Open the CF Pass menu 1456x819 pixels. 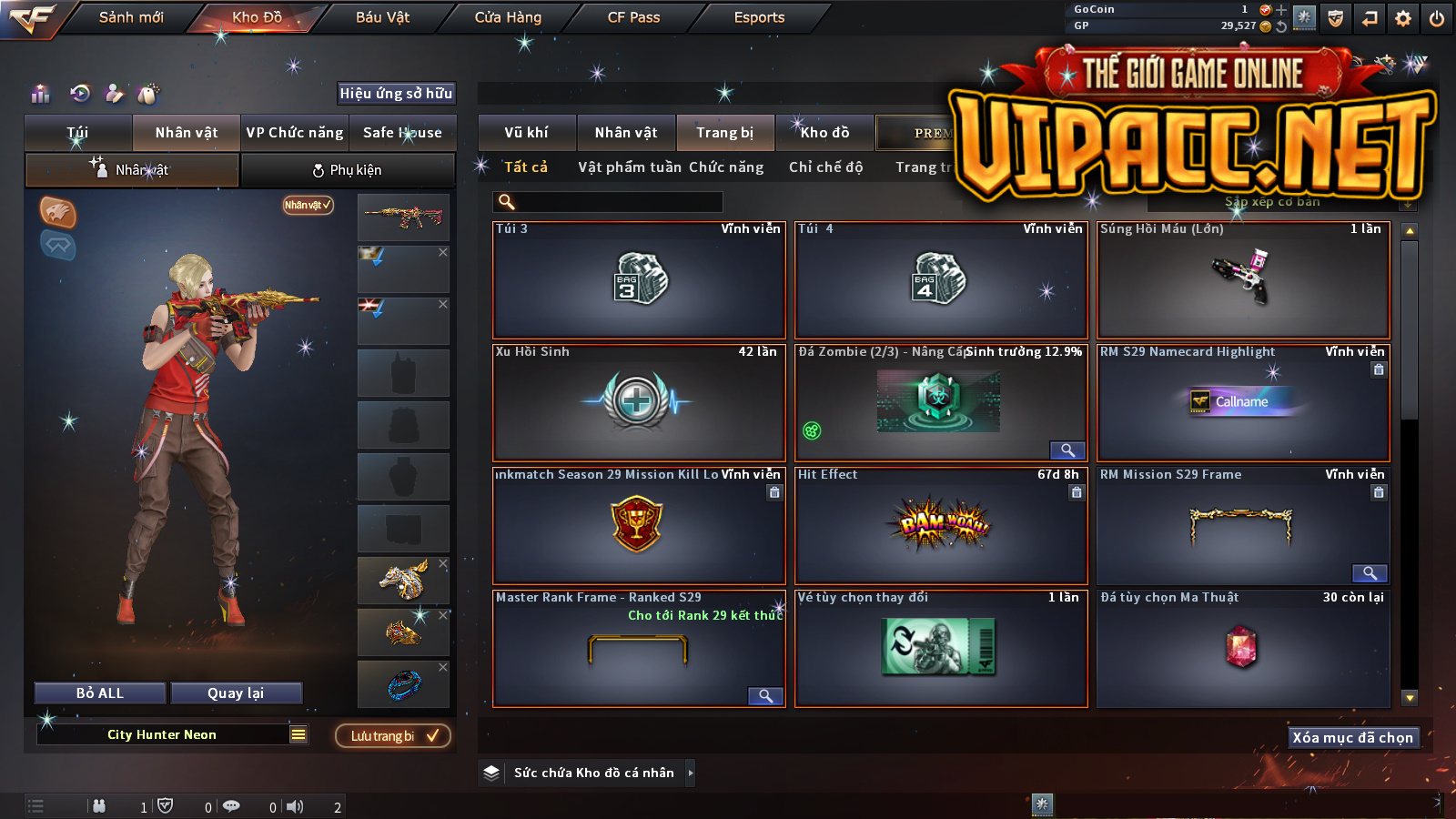point(633,17)
